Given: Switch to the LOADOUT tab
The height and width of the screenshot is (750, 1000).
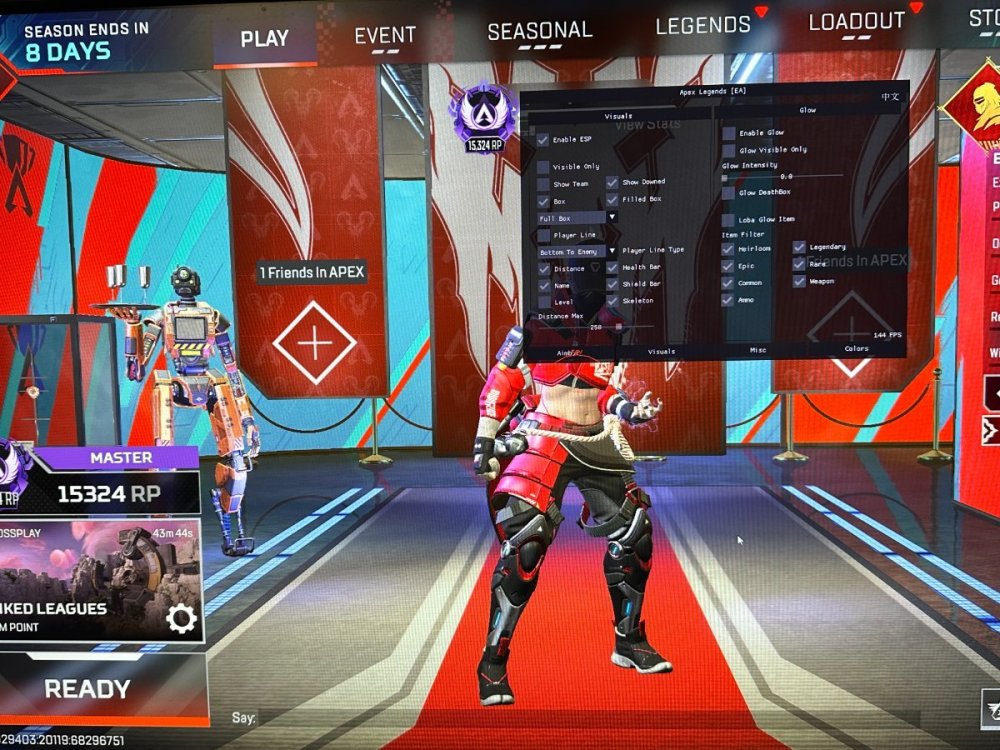Looking at the screenshot, I should point(856,22).
